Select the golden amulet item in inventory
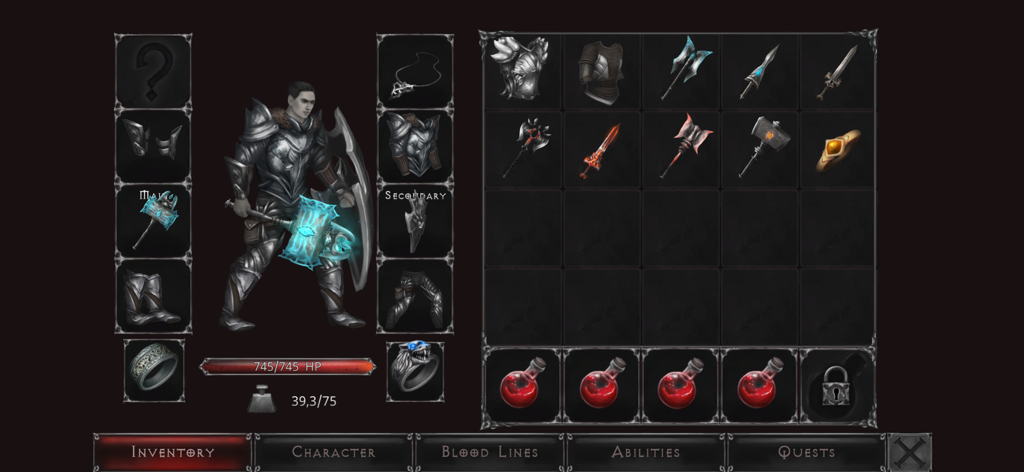Viewport: 1024px width, 472px height. [838, 149]
